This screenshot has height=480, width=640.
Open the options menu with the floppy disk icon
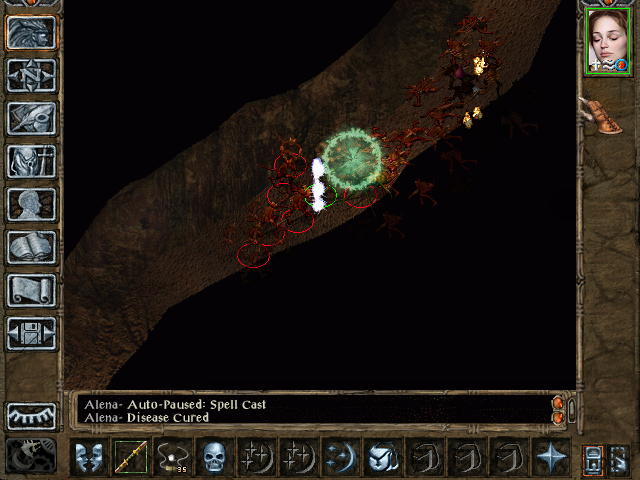tap(31, 333)
